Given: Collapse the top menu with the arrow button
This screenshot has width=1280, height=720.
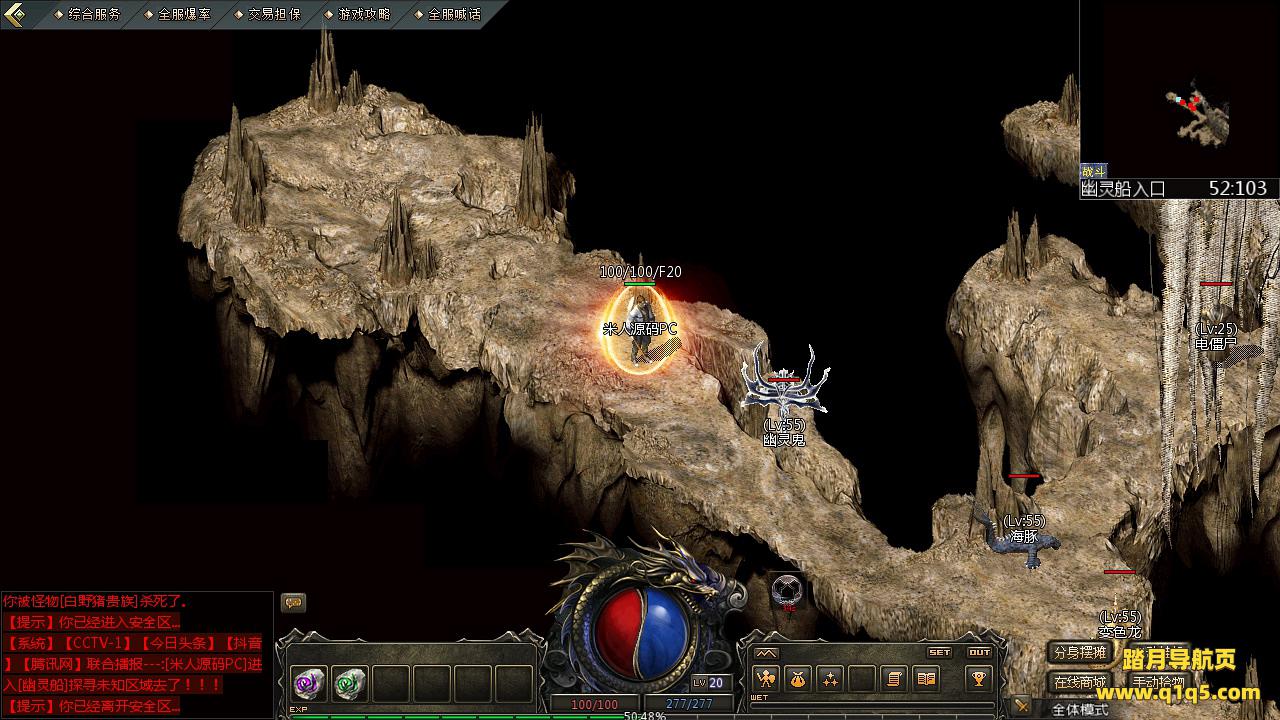Looking at the screenshot, I should click(15, 14).
